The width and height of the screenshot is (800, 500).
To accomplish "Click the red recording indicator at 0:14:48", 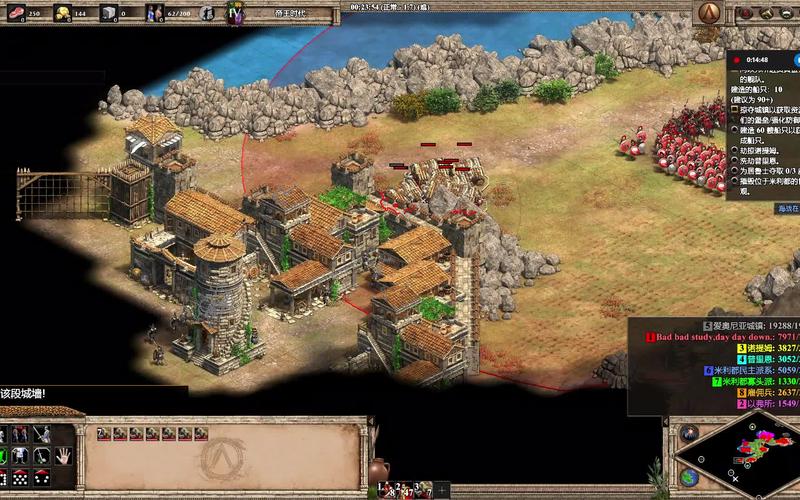I will point(736,60).
